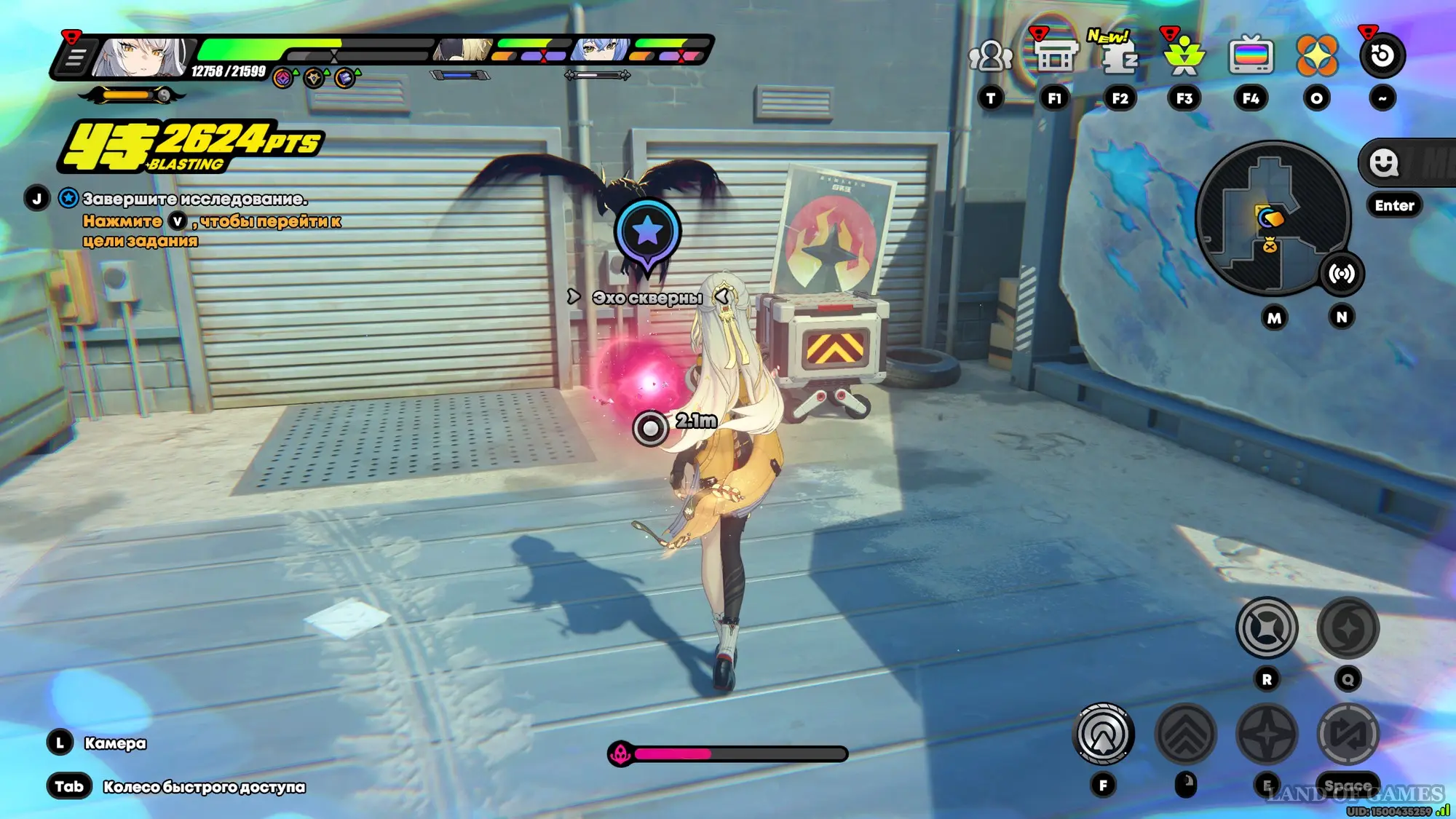Open the main menu hamburger icon
The image size is (1456, 819).
pos(74,57)
